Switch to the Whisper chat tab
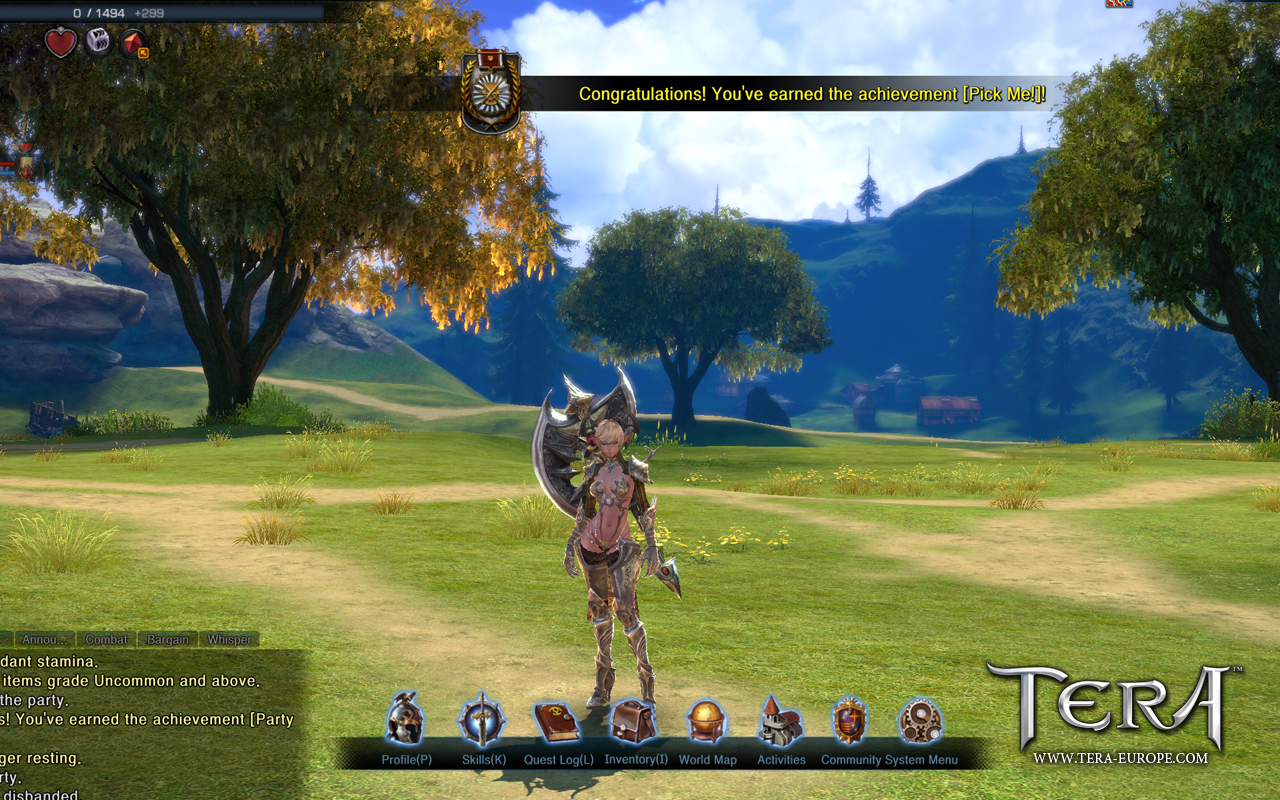1280x800 pixels. click(x=229, y=639)
